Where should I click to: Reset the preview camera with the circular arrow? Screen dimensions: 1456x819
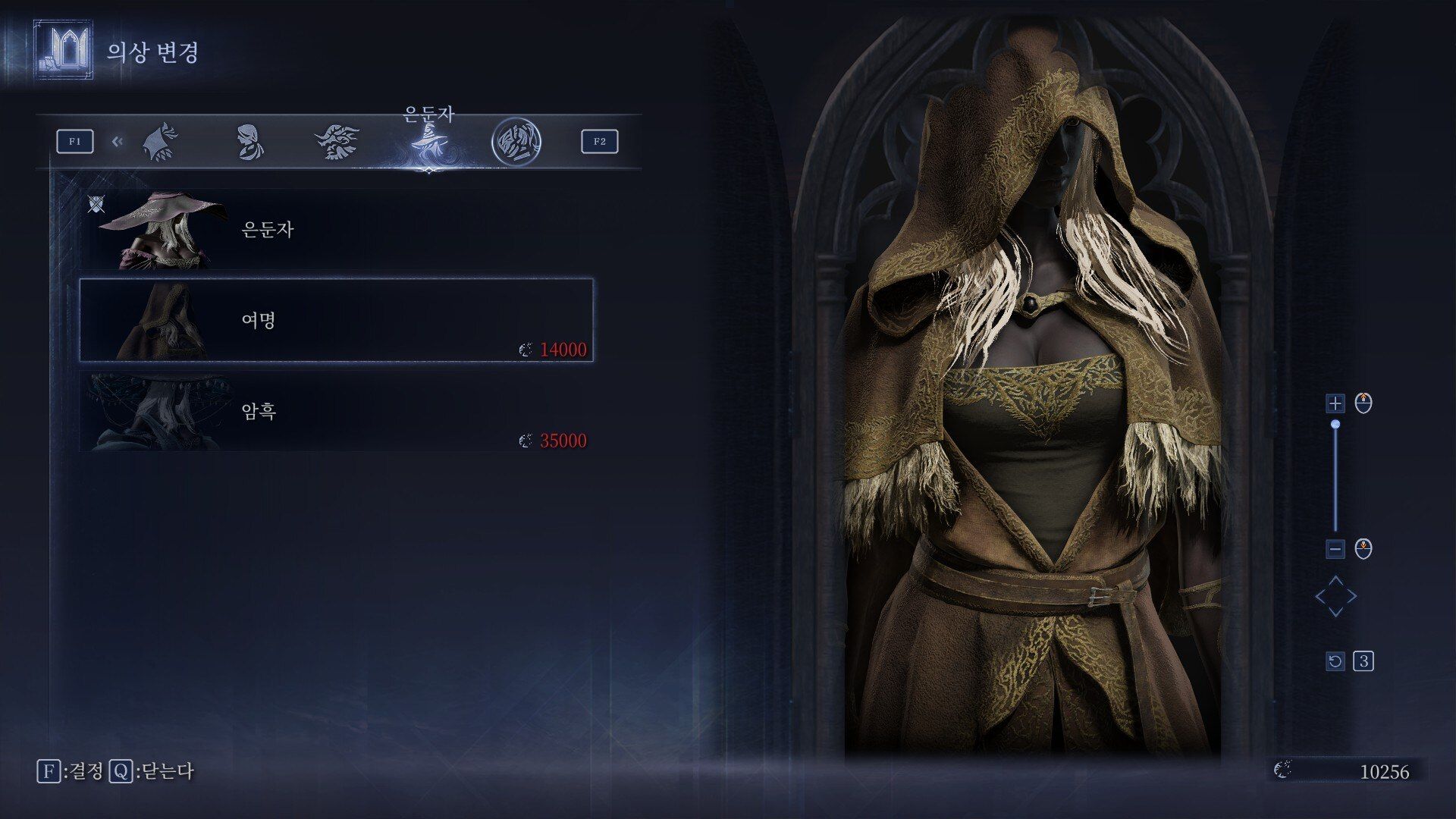1335,661
